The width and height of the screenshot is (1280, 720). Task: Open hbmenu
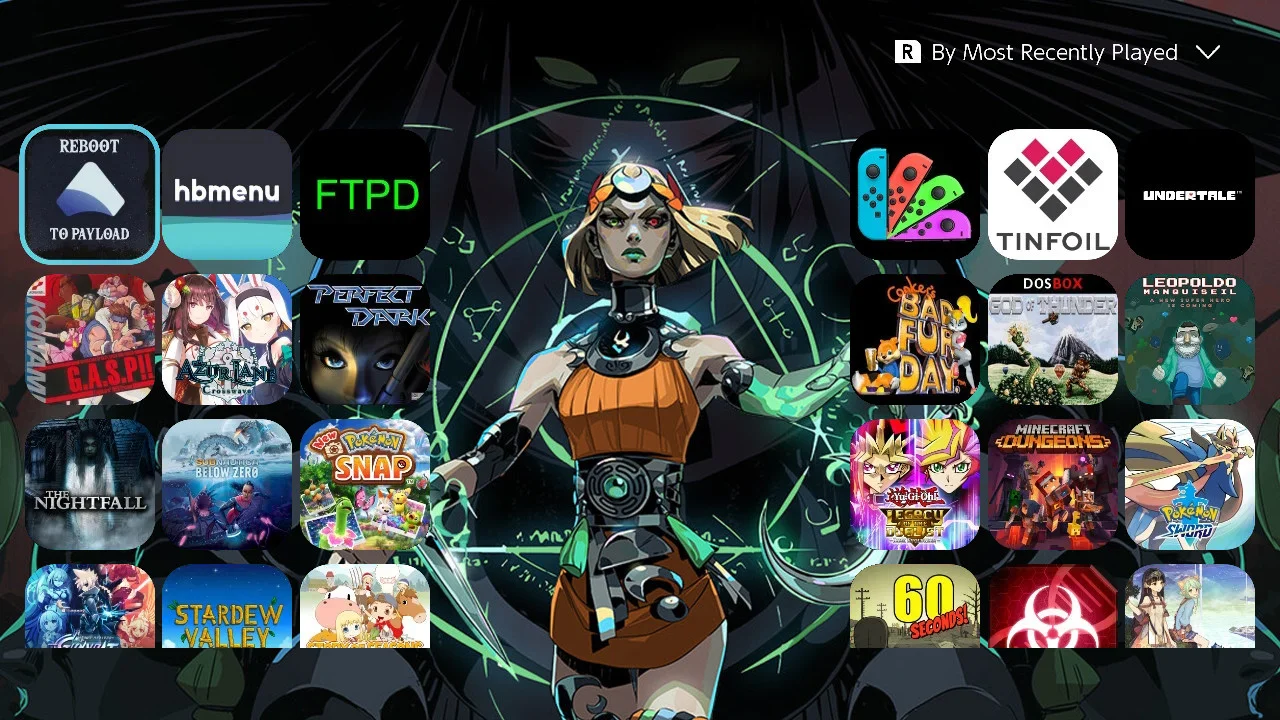pyautogui.click(x=227, y=194)
